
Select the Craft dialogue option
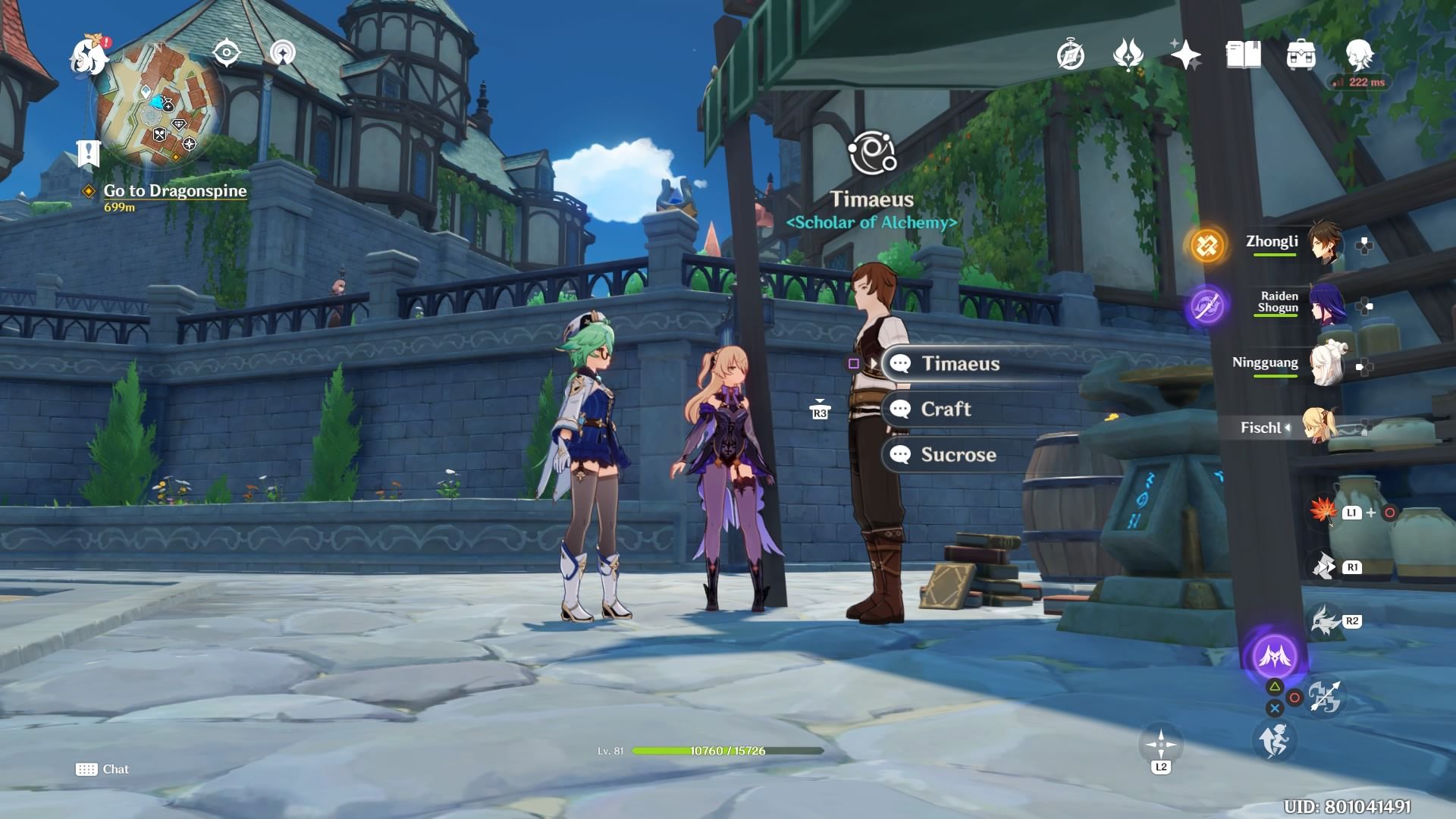pos(945,409)
